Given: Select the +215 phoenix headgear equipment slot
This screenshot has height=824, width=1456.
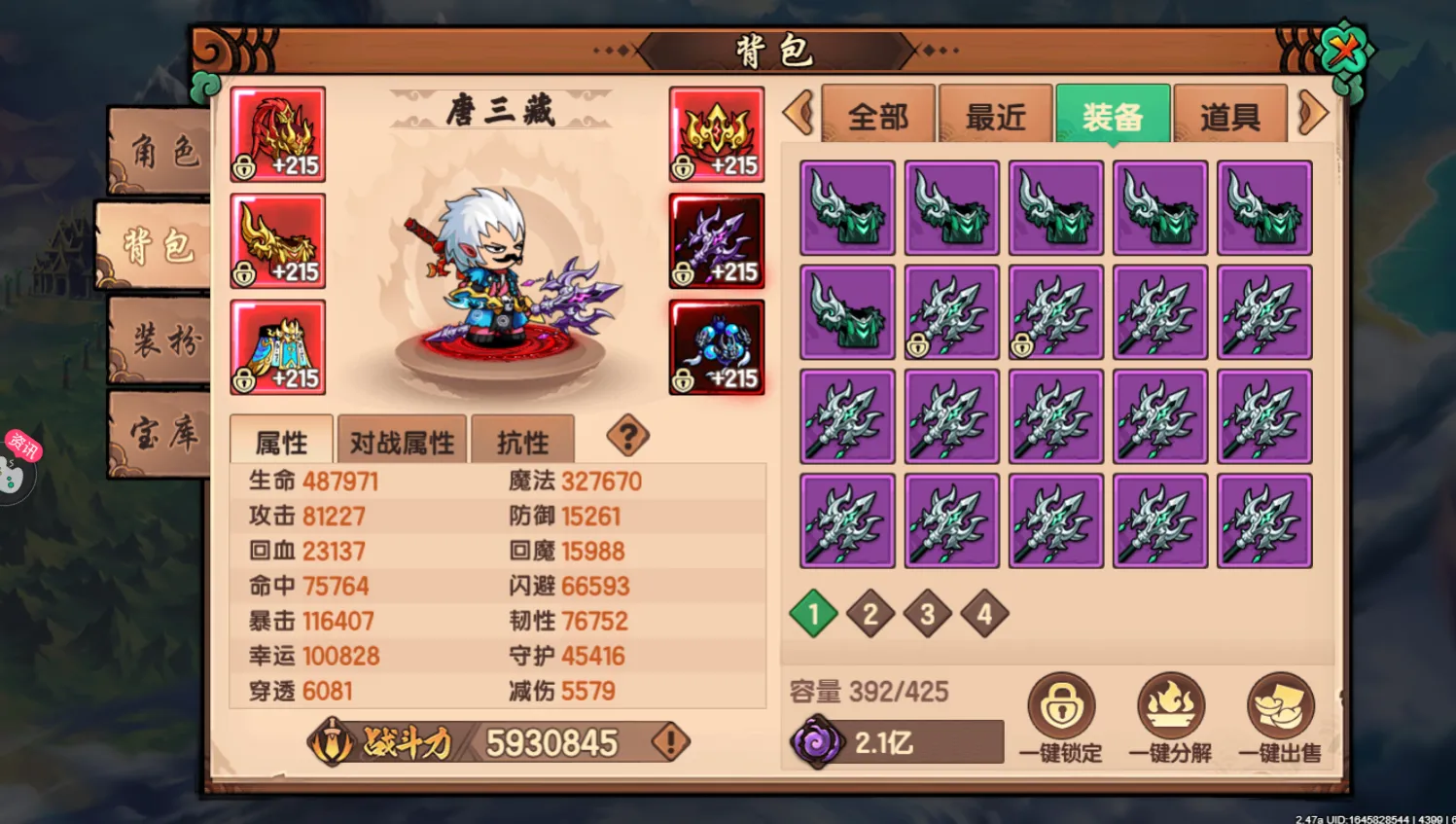Looking at the screenshot, I should point(278,134).
